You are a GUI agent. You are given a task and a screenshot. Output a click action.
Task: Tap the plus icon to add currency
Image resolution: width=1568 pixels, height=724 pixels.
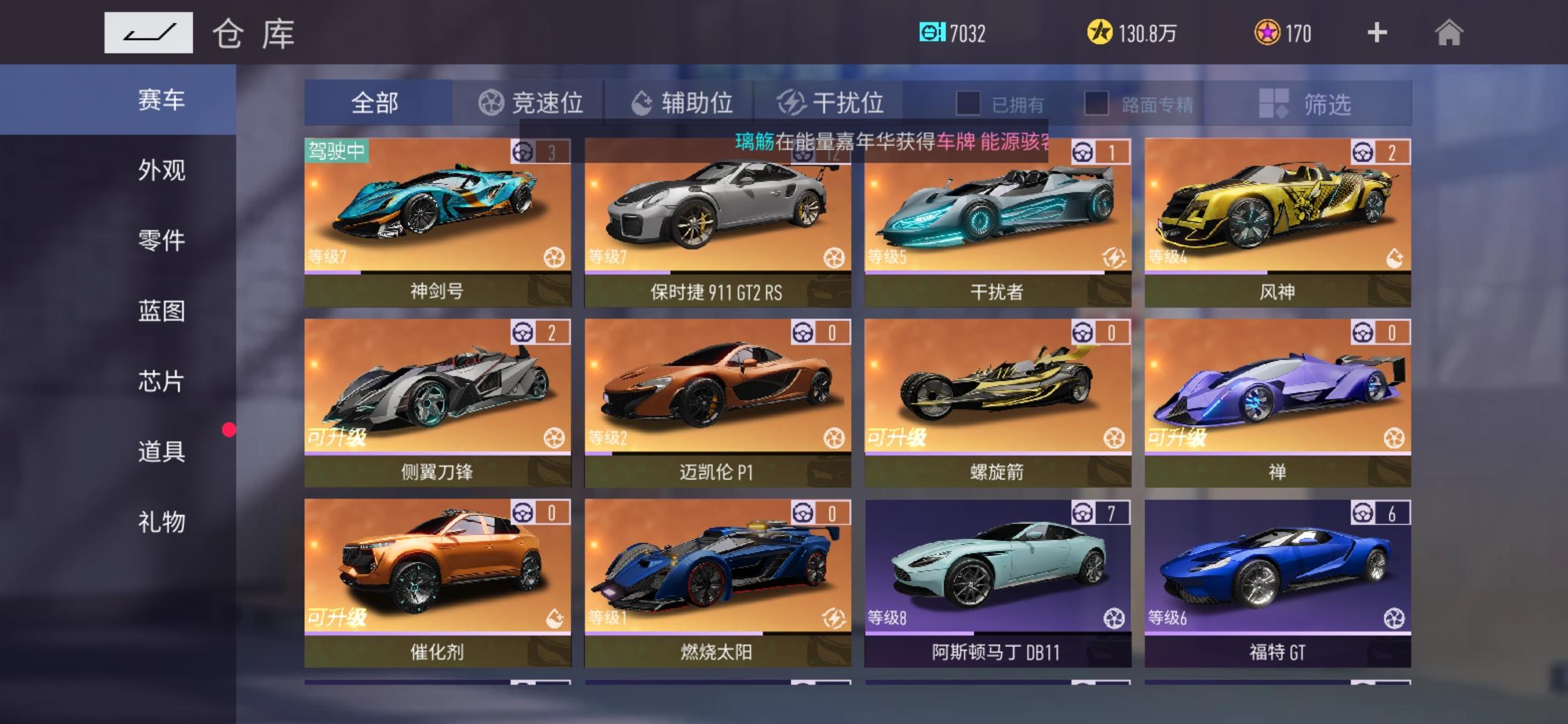(x=1377, y=32)
